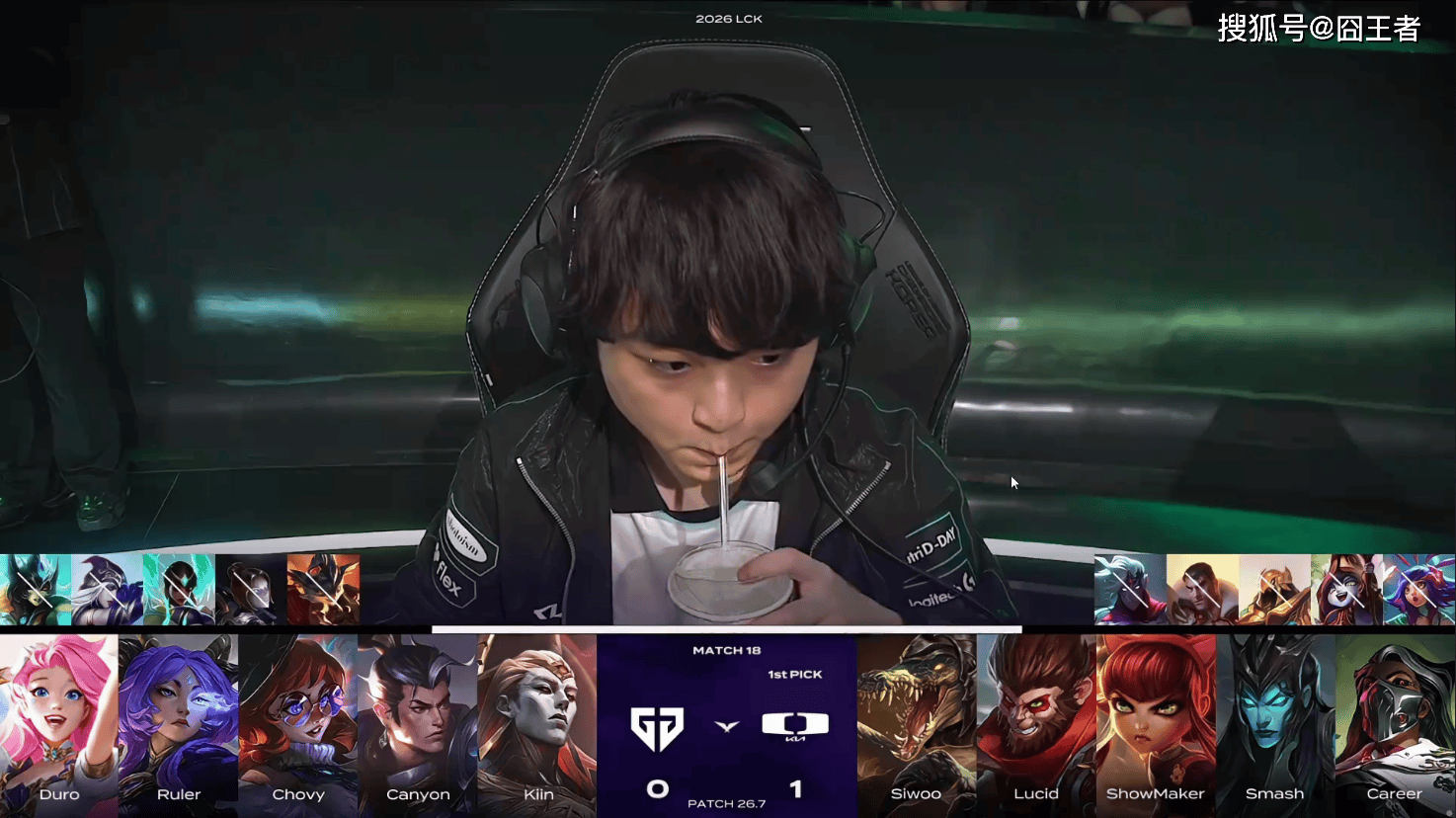Select Siwoo's Renekton pick portrait
This screenshot has width=1456, height=818.
(917, 723)
